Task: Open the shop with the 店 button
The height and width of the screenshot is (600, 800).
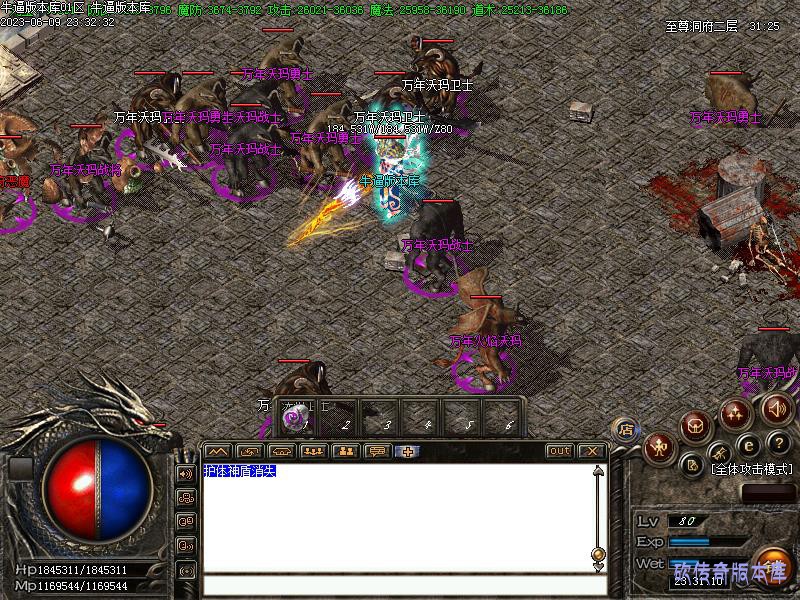Action: (x=625, y=430)
